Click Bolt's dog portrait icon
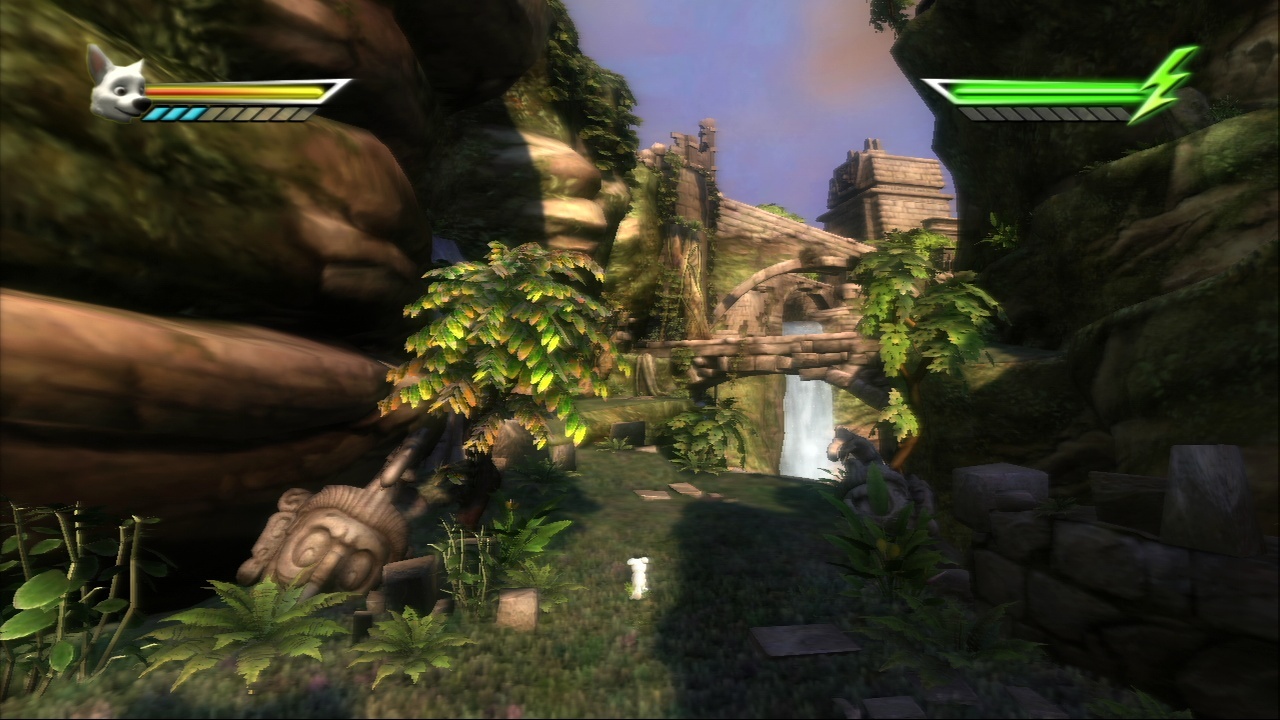The image size is (1280, 720). pos(117,85)
